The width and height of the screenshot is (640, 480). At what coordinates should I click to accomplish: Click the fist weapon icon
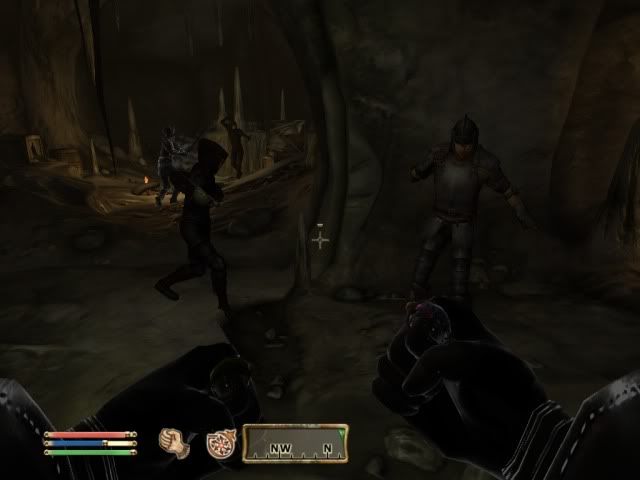pyautogui.click(x=175, y=441)
